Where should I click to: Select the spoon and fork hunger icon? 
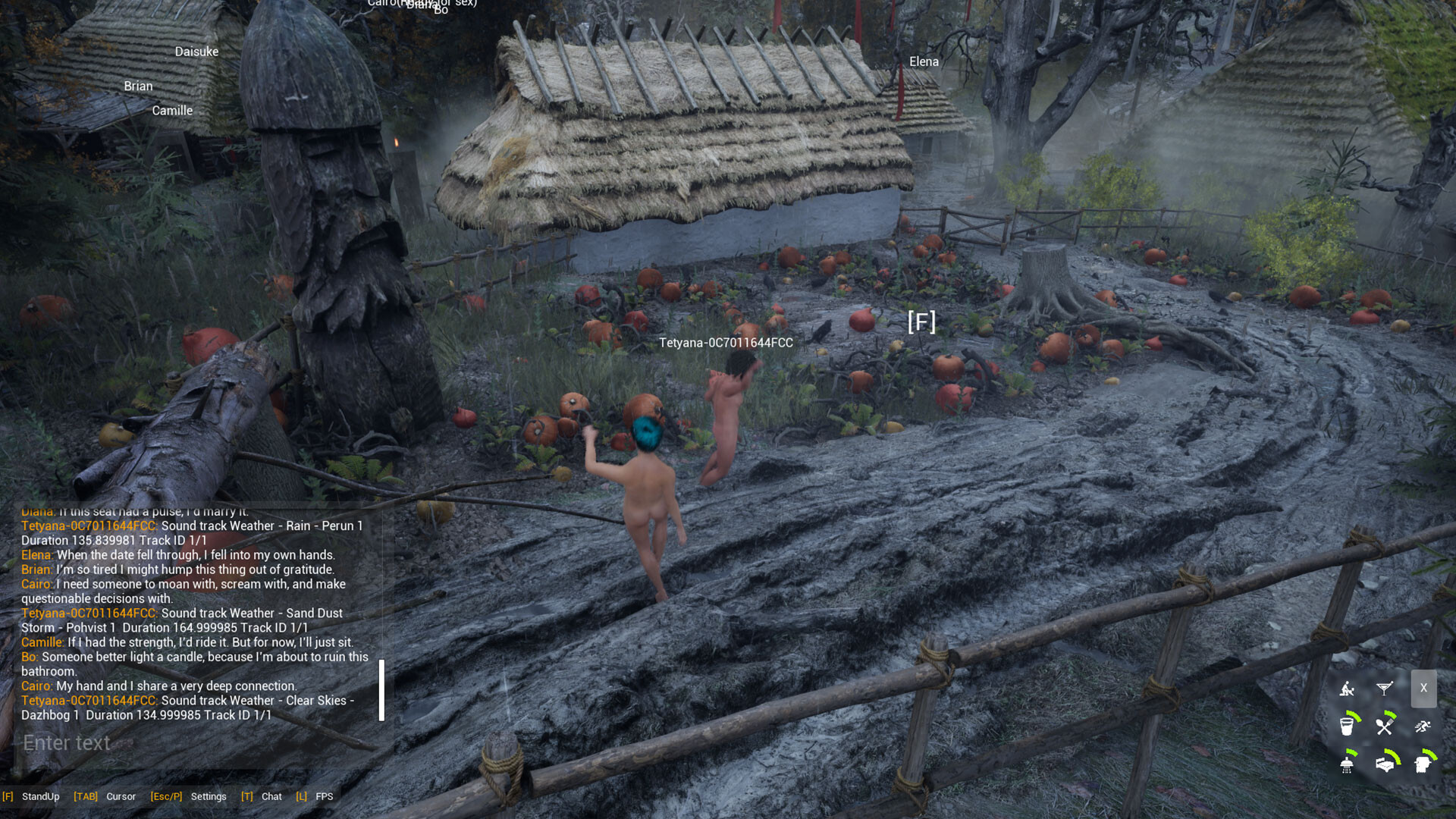click(1385, 726)
